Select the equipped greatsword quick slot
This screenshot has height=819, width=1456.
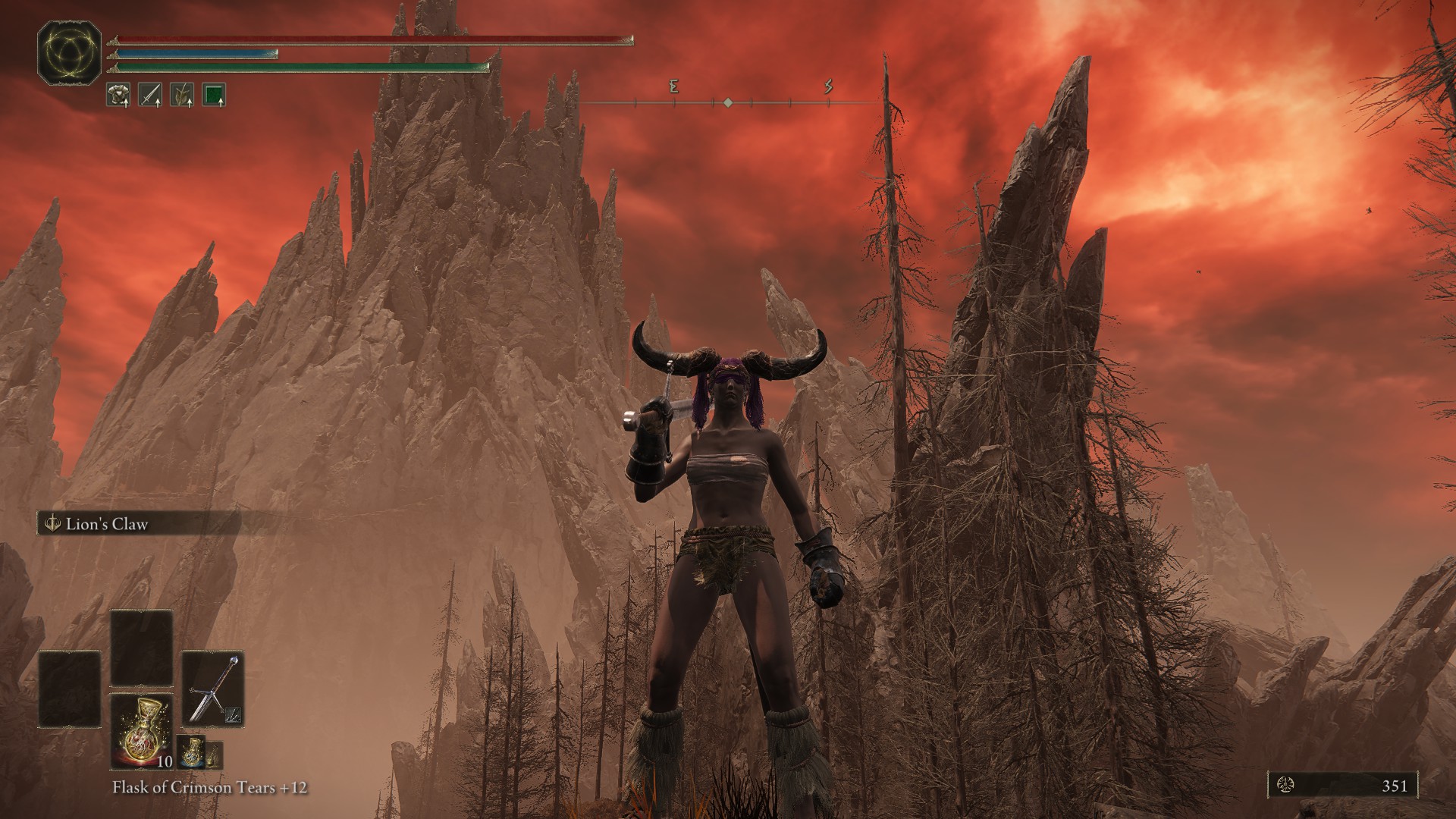pos(213,689)
